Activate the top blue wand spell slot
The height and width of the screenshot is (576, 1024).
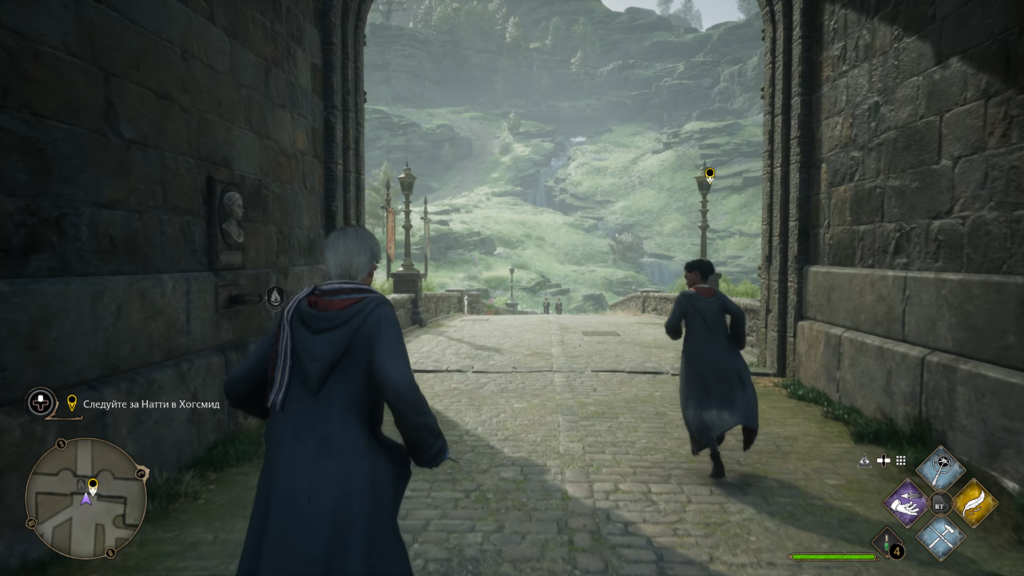(940, 467)
